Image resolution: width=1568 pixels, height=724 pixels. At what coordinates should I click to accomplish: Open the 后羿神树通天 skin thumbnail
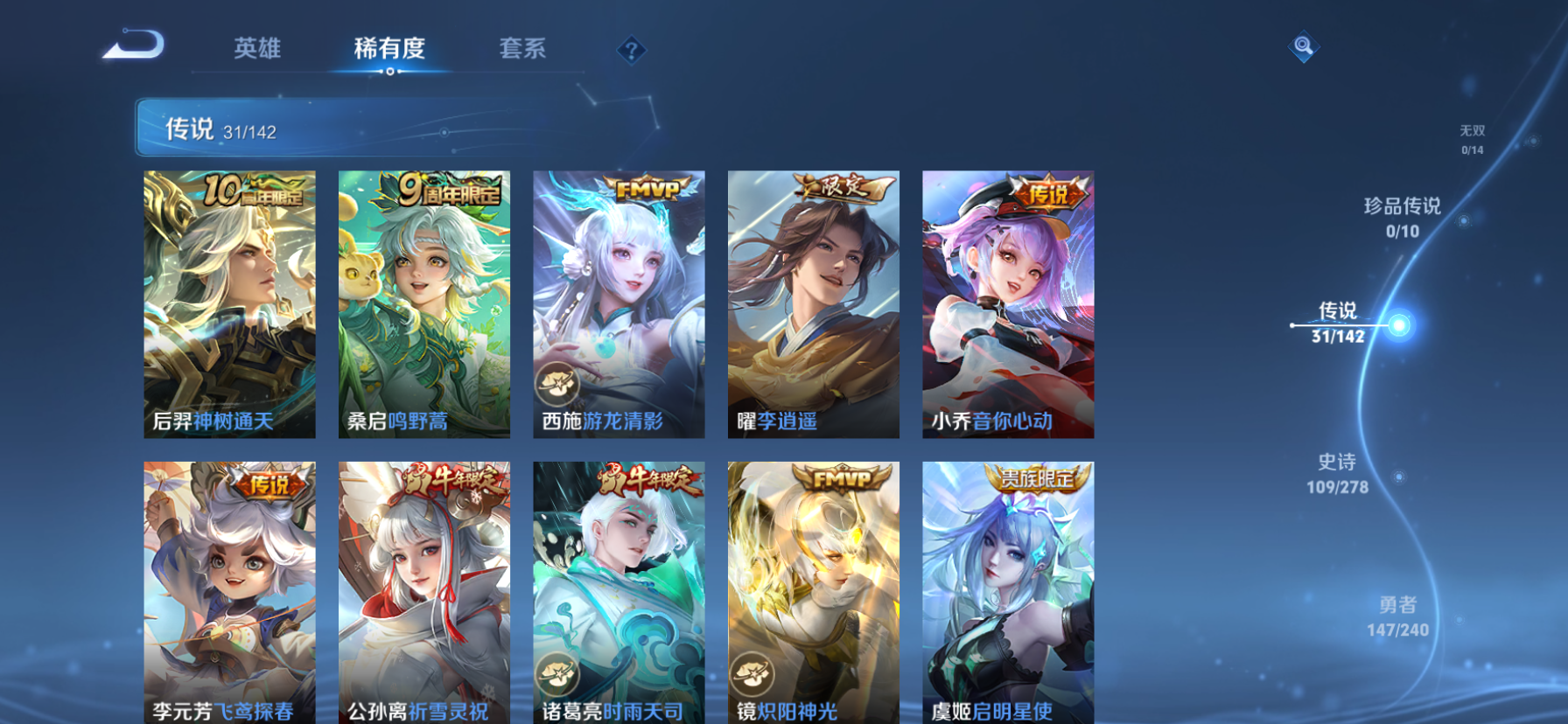coord(230,302)
